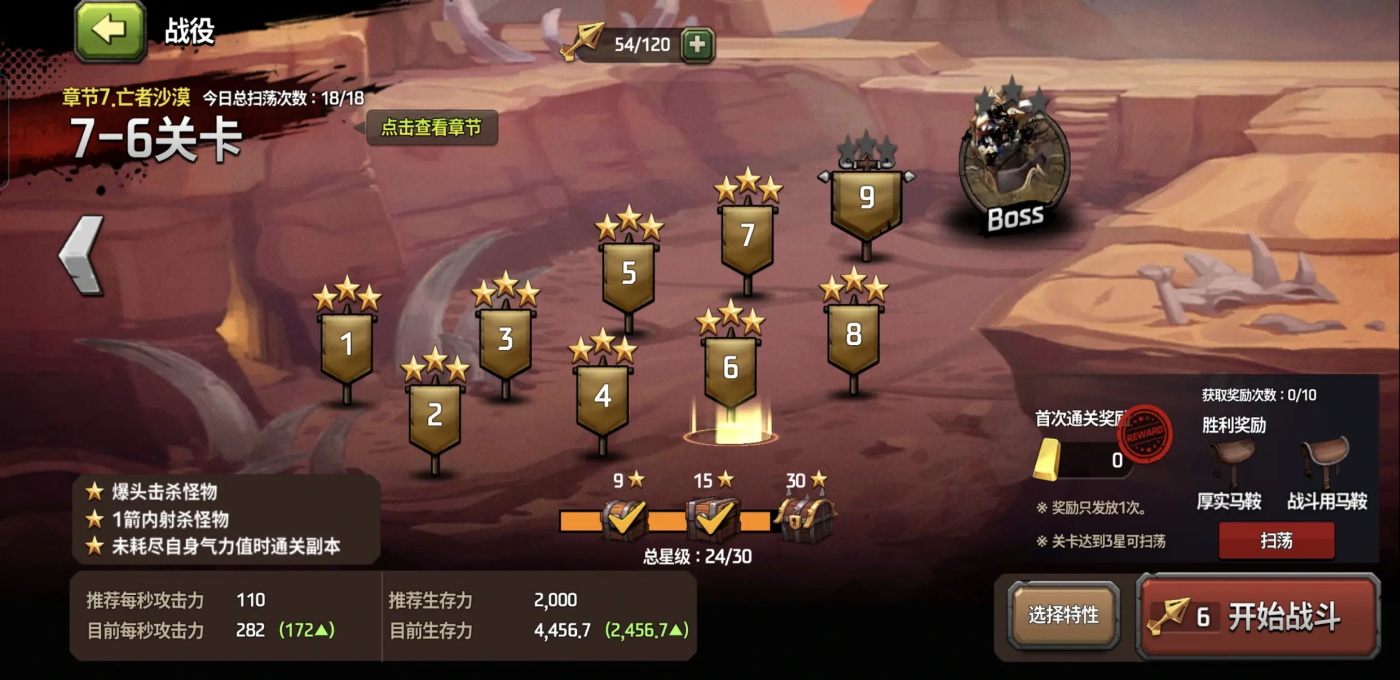The image size is (1400, 680).
Task: Start the battle with 开始战斗
Action: pos(1258,616)
